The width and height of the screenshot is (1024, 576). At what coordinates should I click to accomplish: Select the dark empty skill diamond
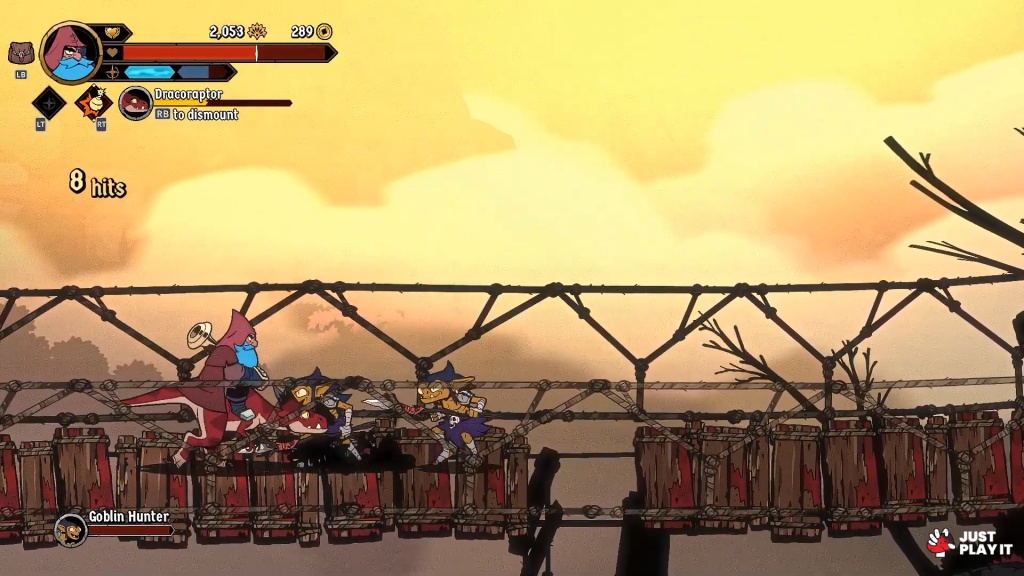pos(48,103)
